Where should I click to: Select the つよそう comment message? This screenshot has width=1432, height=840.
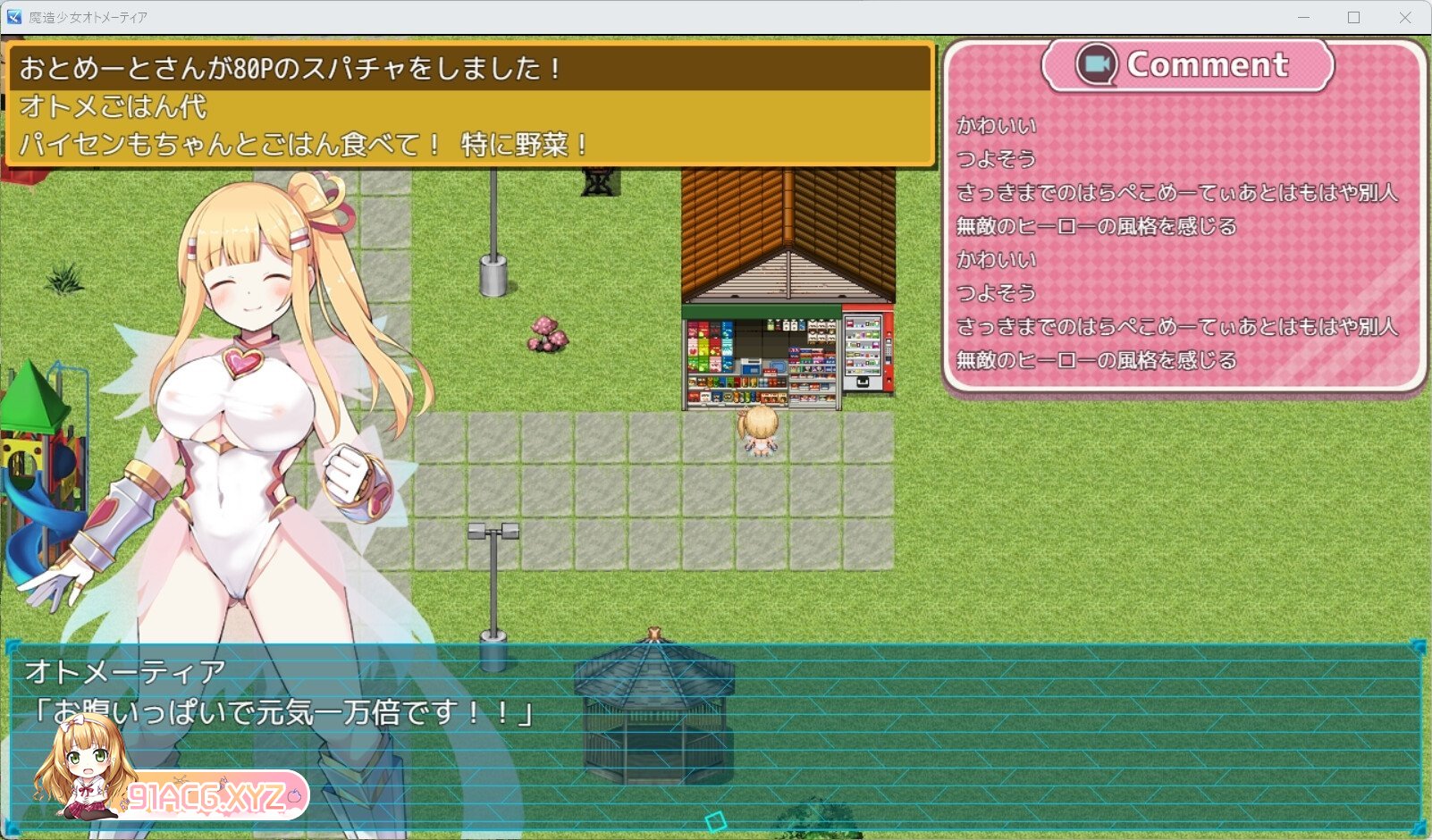tap(996, 160)
